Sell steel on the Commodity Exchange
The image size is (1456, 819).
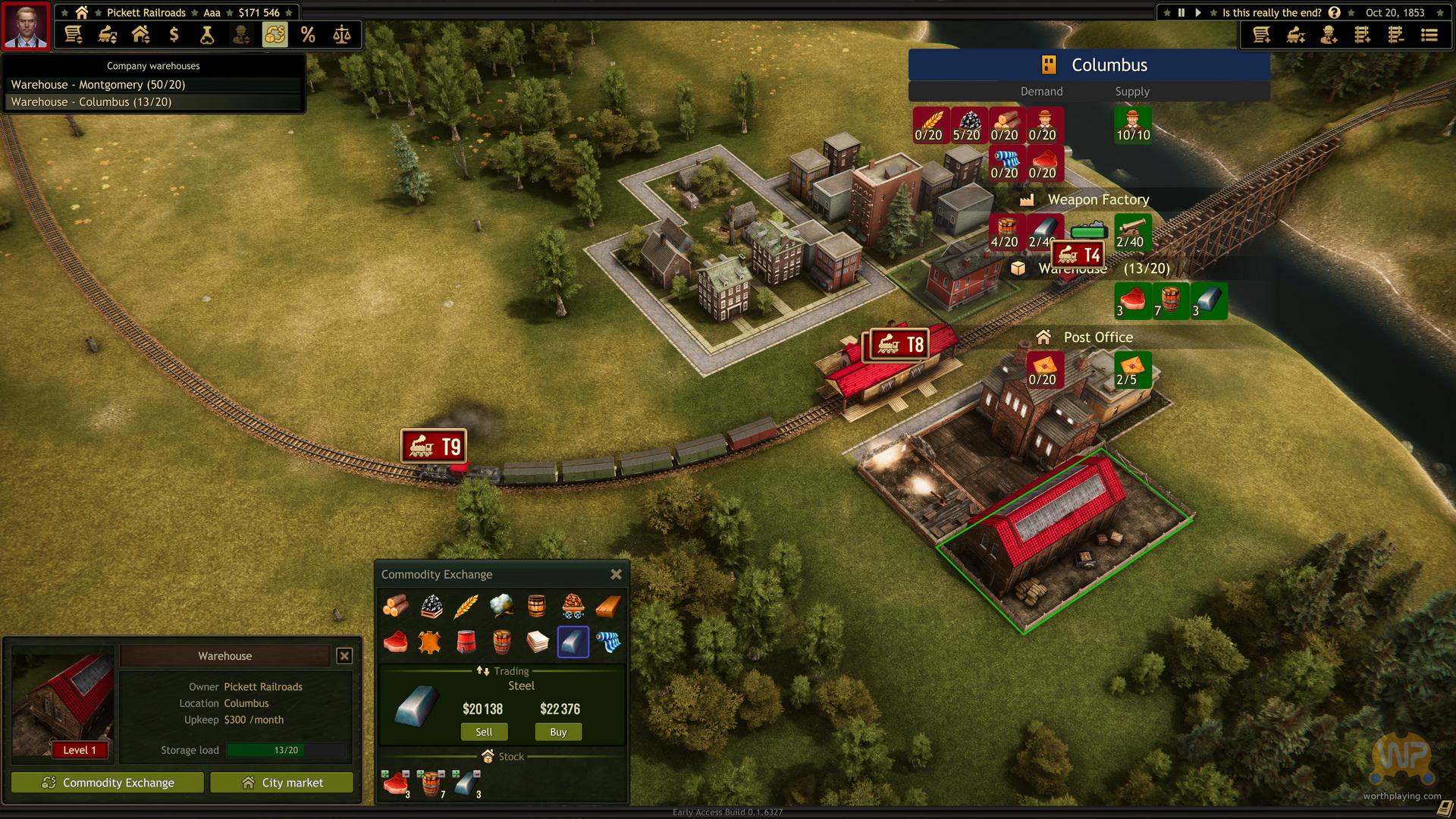tap(484, 732)
